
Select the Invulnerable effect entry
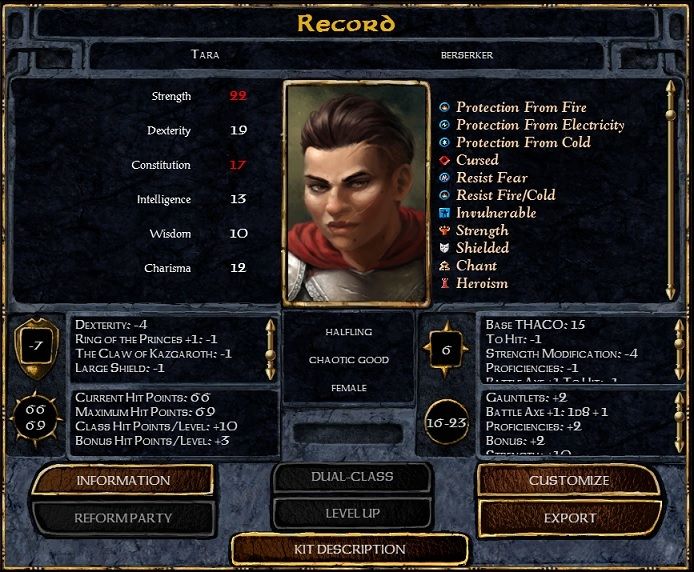495,213
